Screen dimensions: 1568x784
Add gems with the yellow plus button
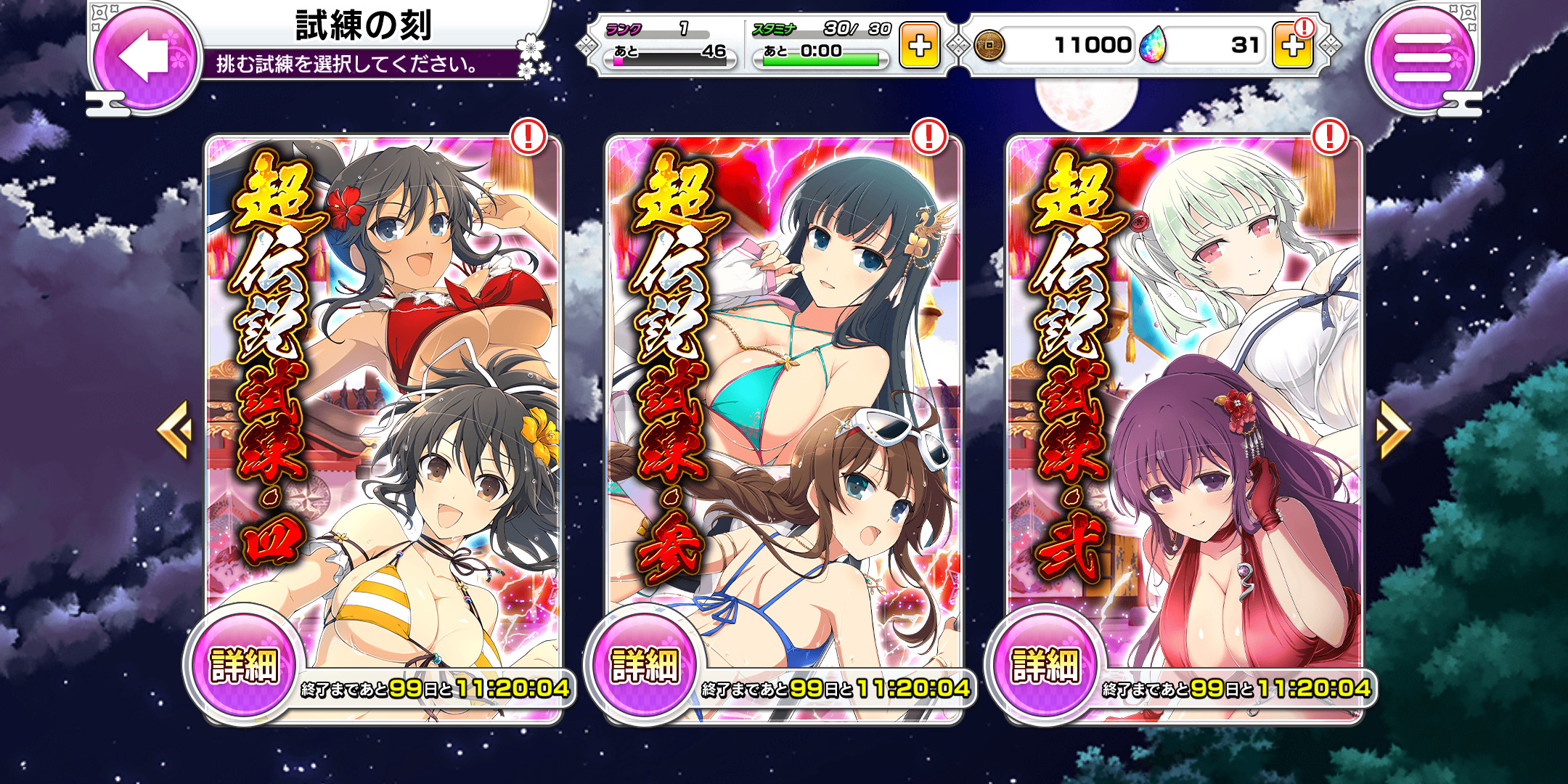pyautogui.click(x=1292, y=46)
